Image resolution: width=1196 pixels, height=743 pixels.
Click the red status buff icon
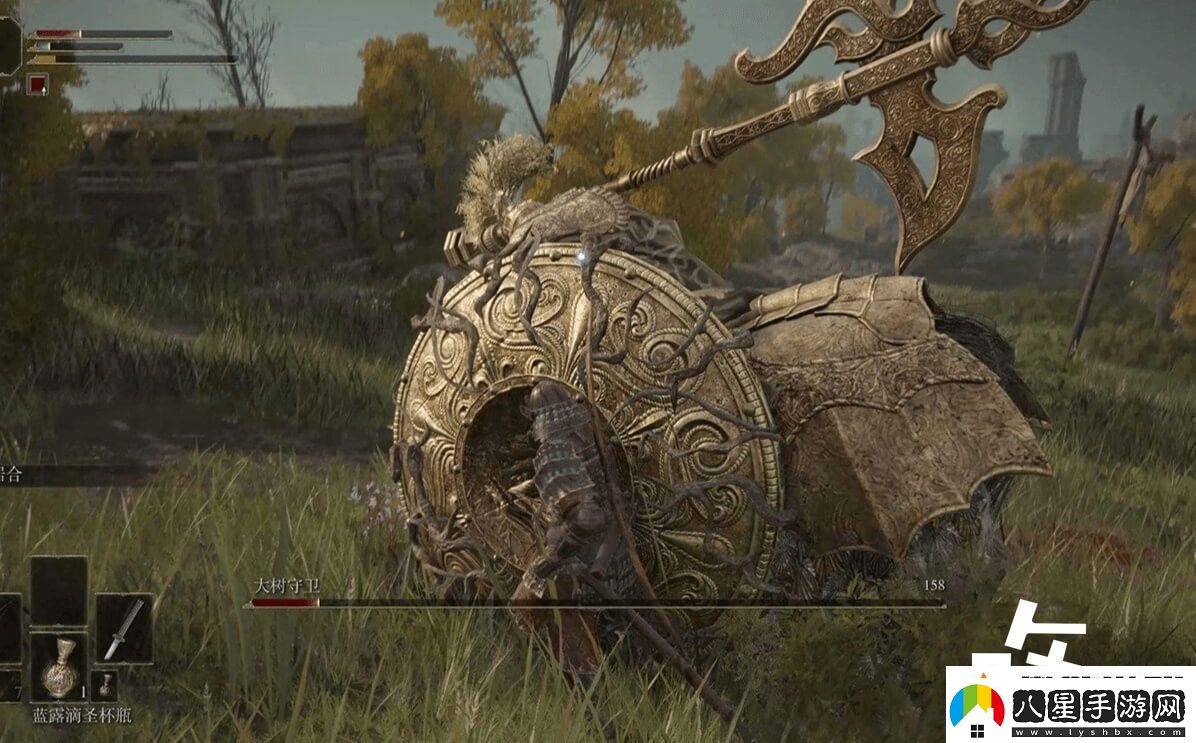38,84
